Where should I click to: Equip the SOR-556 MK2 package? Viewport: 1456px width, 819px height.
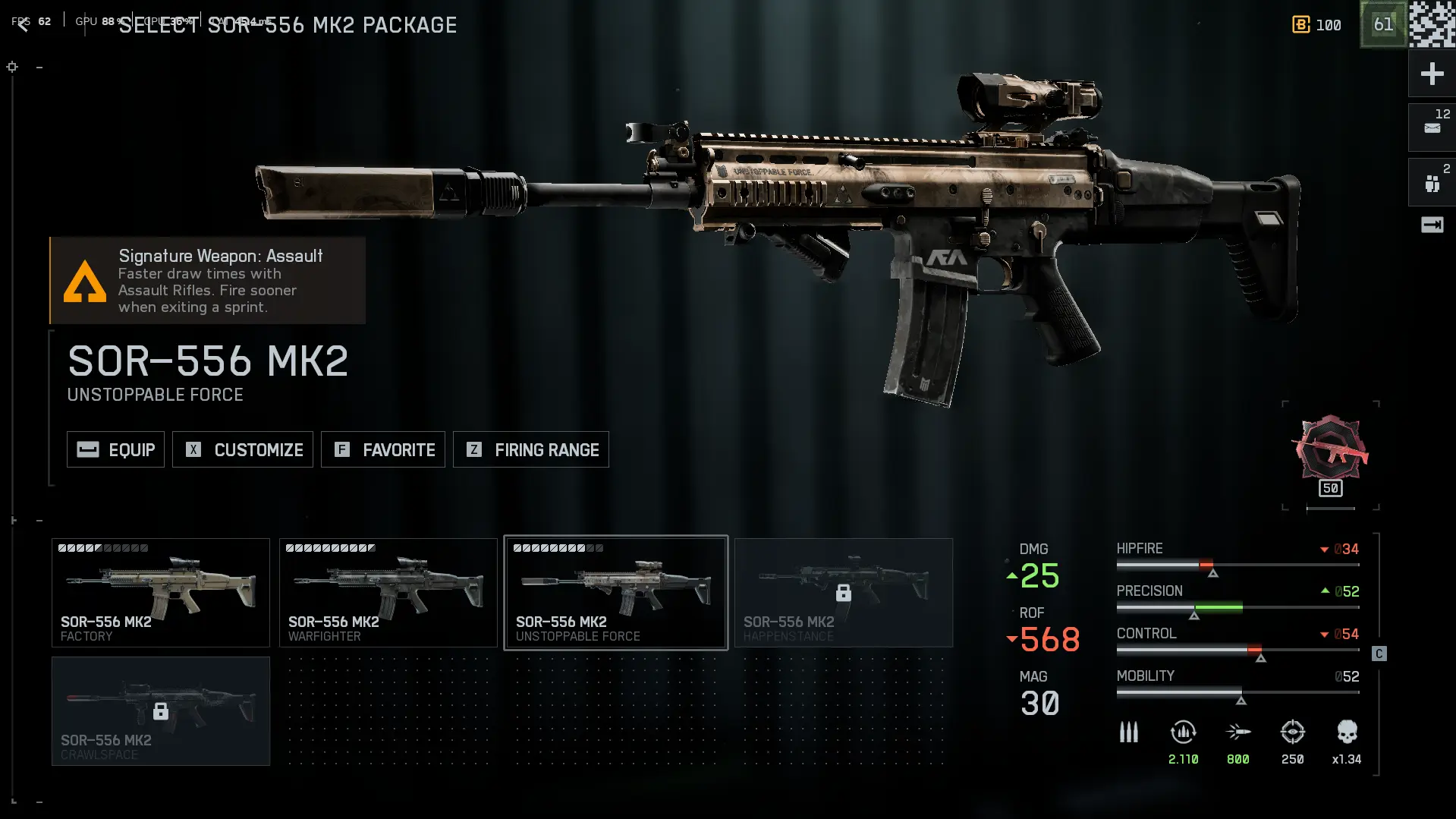click(x=115, y=449)
